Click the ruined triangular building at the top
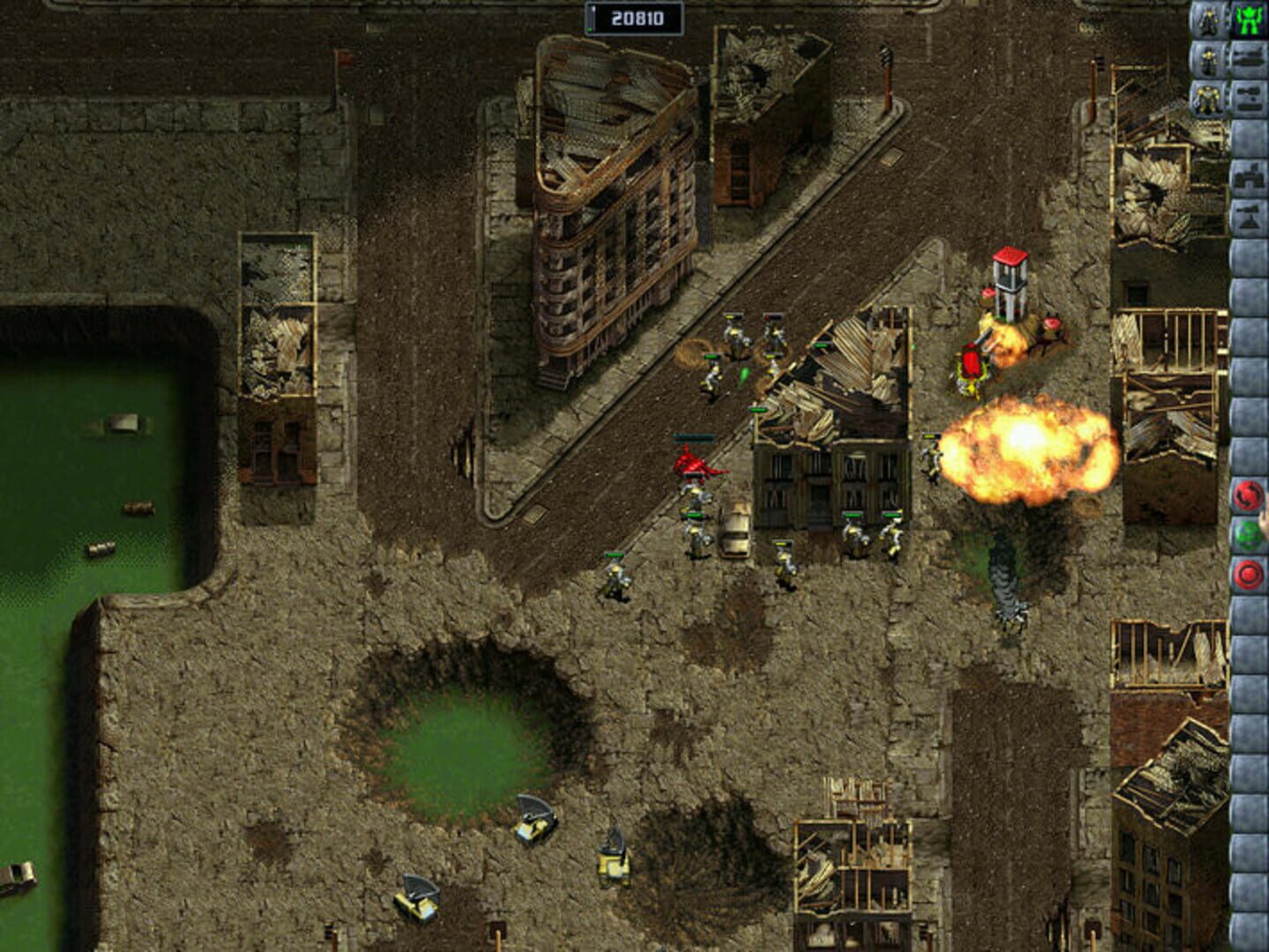Screen dimensions: 1269x952 [608, 203]
